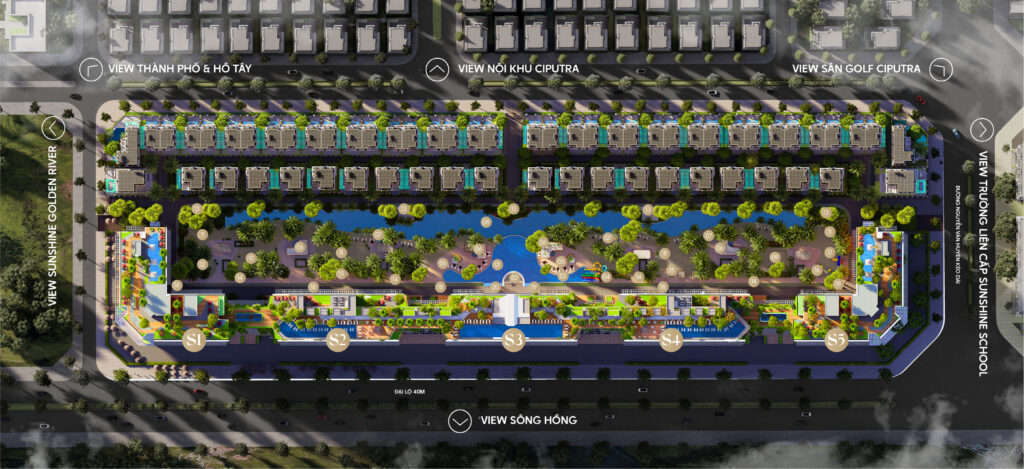Click the right arrow for Sunshine School view
The height and width of the screenshot is (469, 1024).
[982, 129]
